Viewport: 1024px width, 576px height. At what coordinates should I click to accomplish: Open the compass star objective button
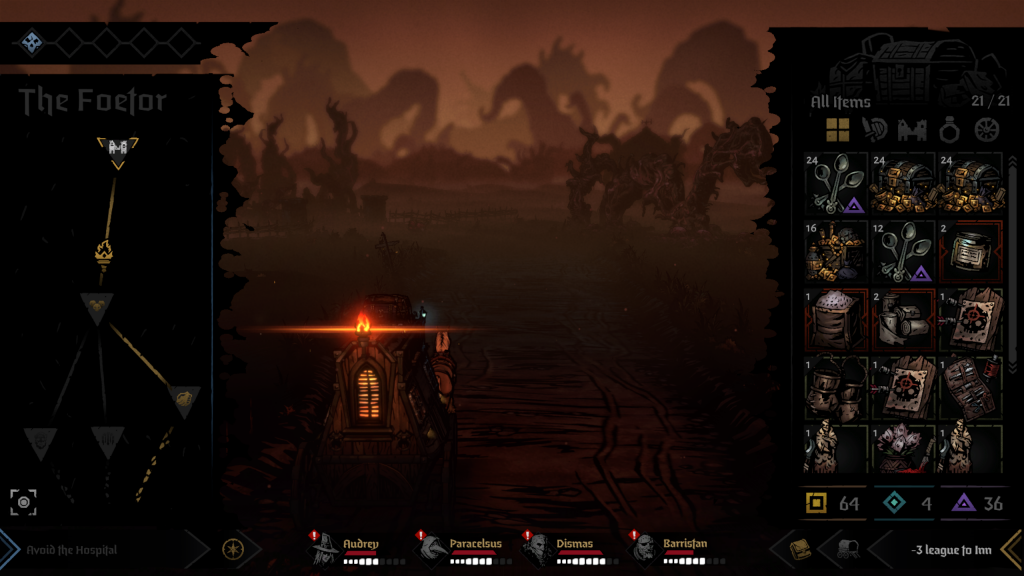(232, 549)
